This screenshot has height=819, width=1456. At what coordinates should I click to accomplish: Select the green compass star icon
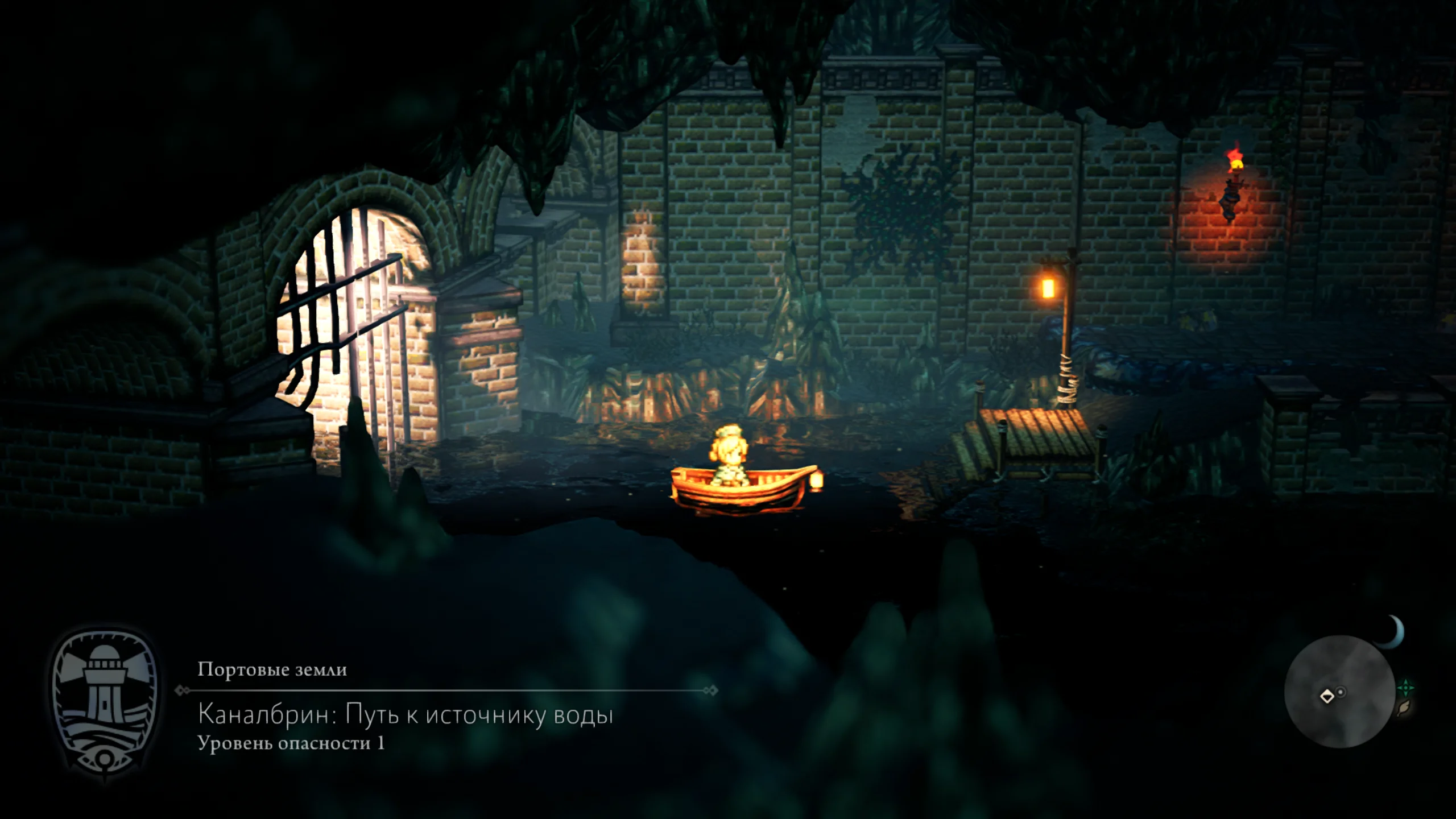tap(1406, 688)
